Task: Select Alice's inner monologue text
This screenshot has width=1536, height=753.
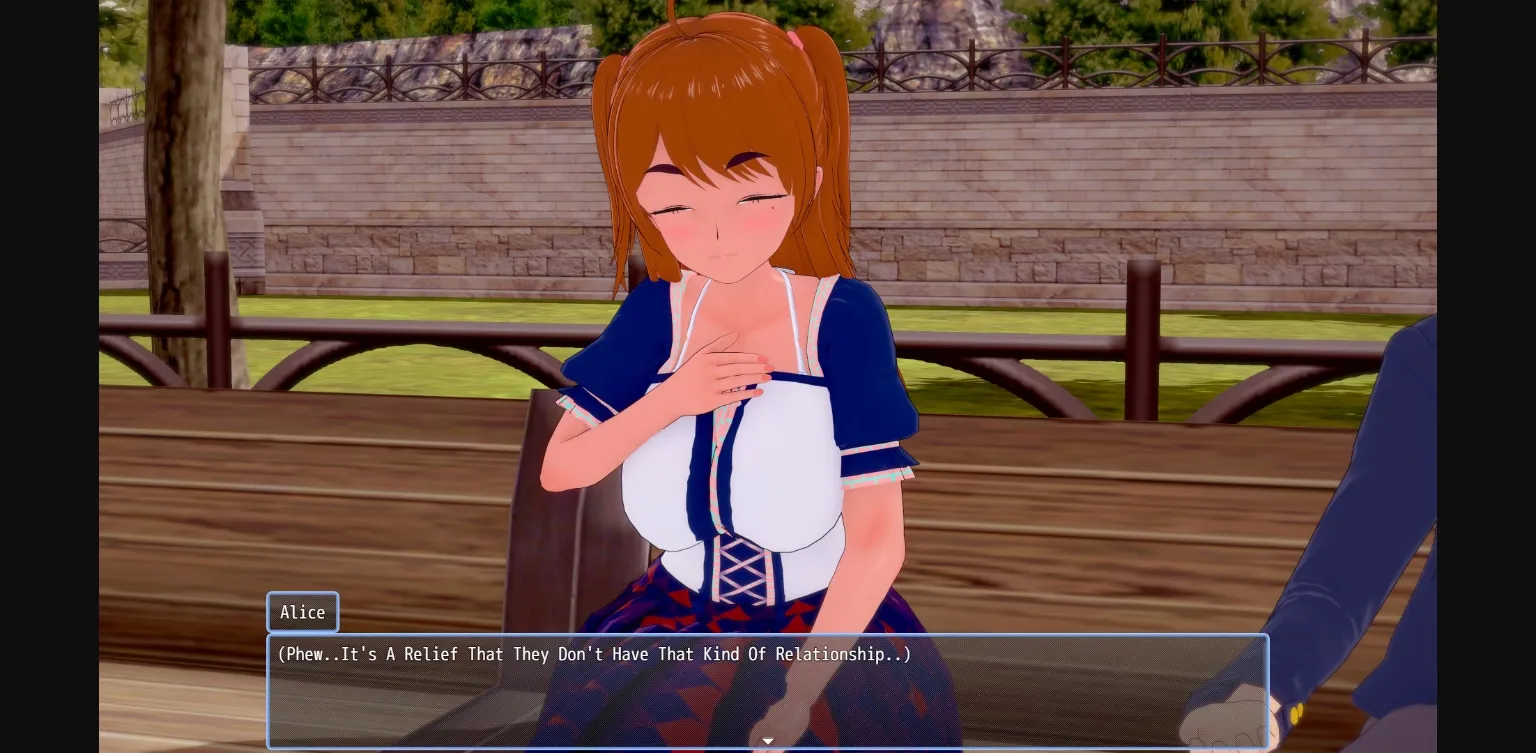Action: 592,655
